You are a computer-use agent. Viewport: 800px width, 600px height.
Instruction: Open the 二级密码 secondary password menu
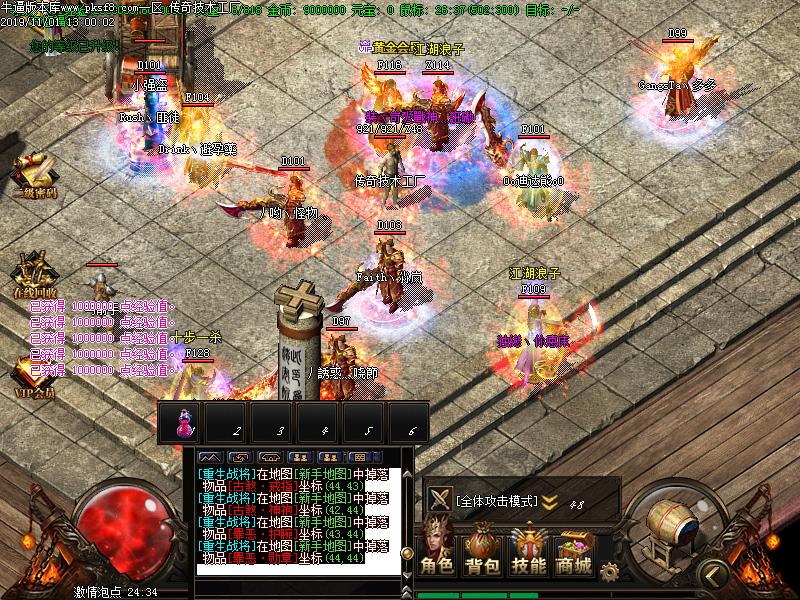coord(34,177)
